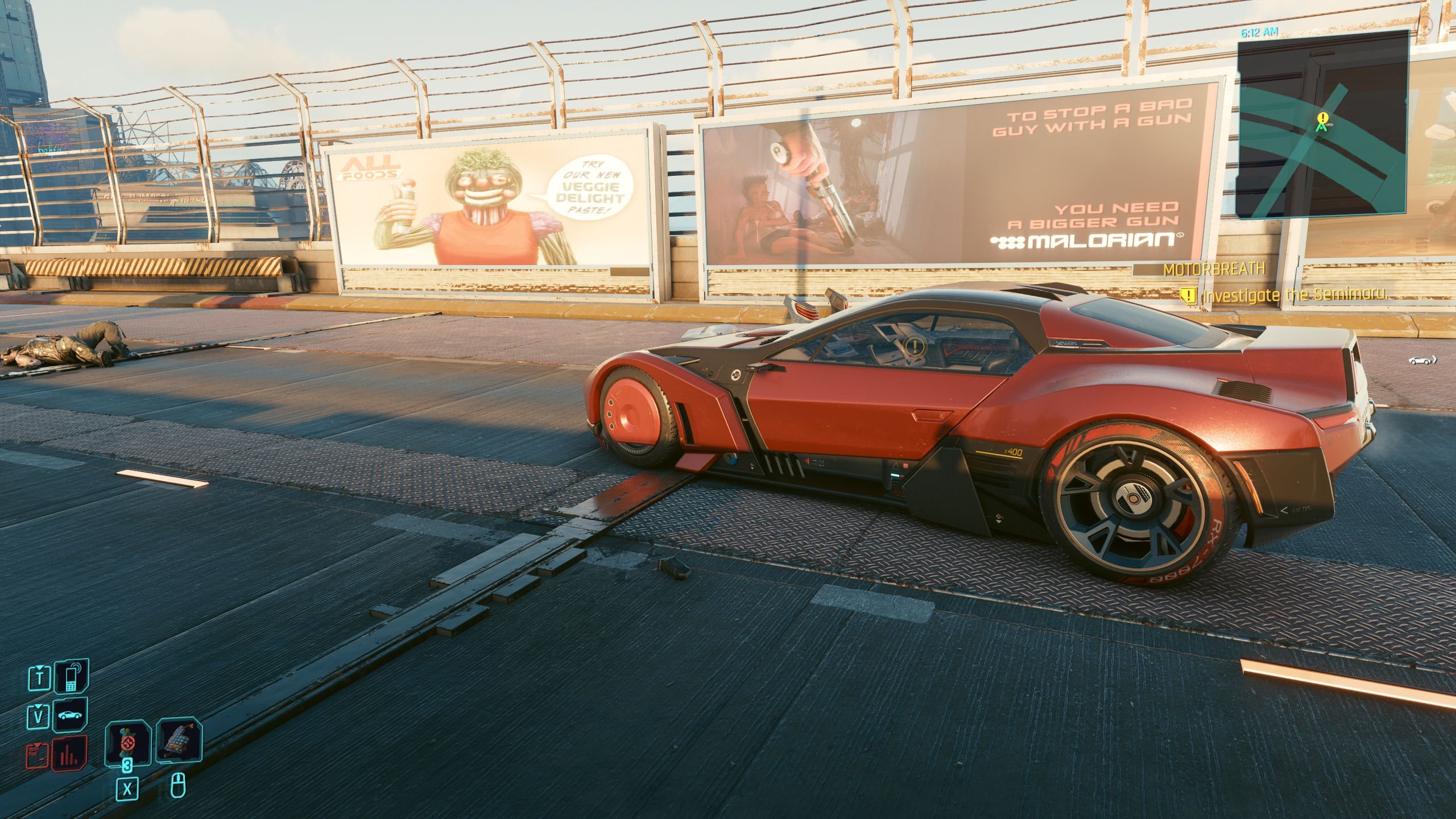Viewport: 1456px width, 819px height.
Task: Select the grenade quick slot
Action: pos(127,742)
